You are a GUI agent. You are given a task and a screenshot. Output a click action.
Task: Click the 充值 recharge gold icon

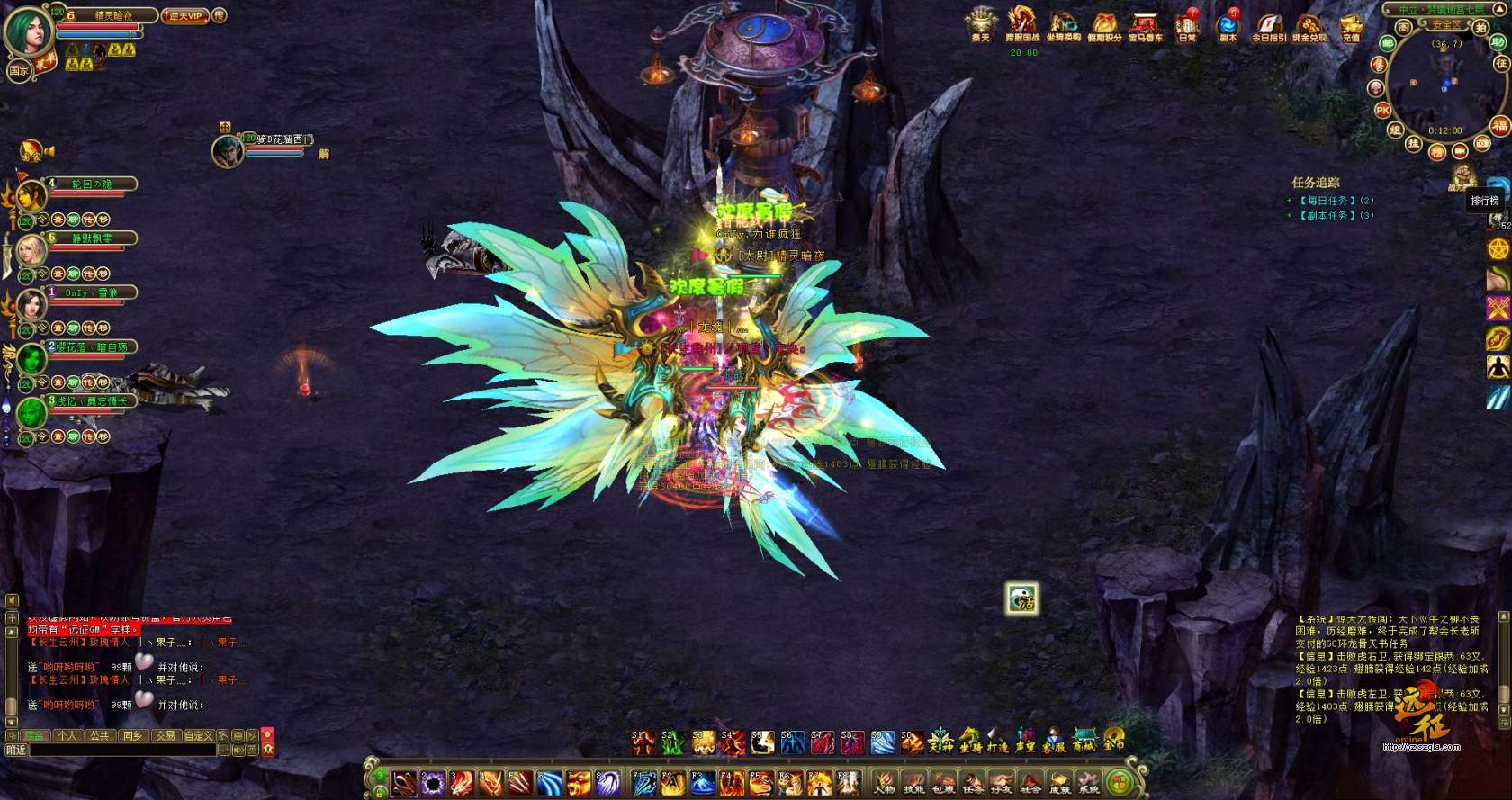(x=1351, y=25)
